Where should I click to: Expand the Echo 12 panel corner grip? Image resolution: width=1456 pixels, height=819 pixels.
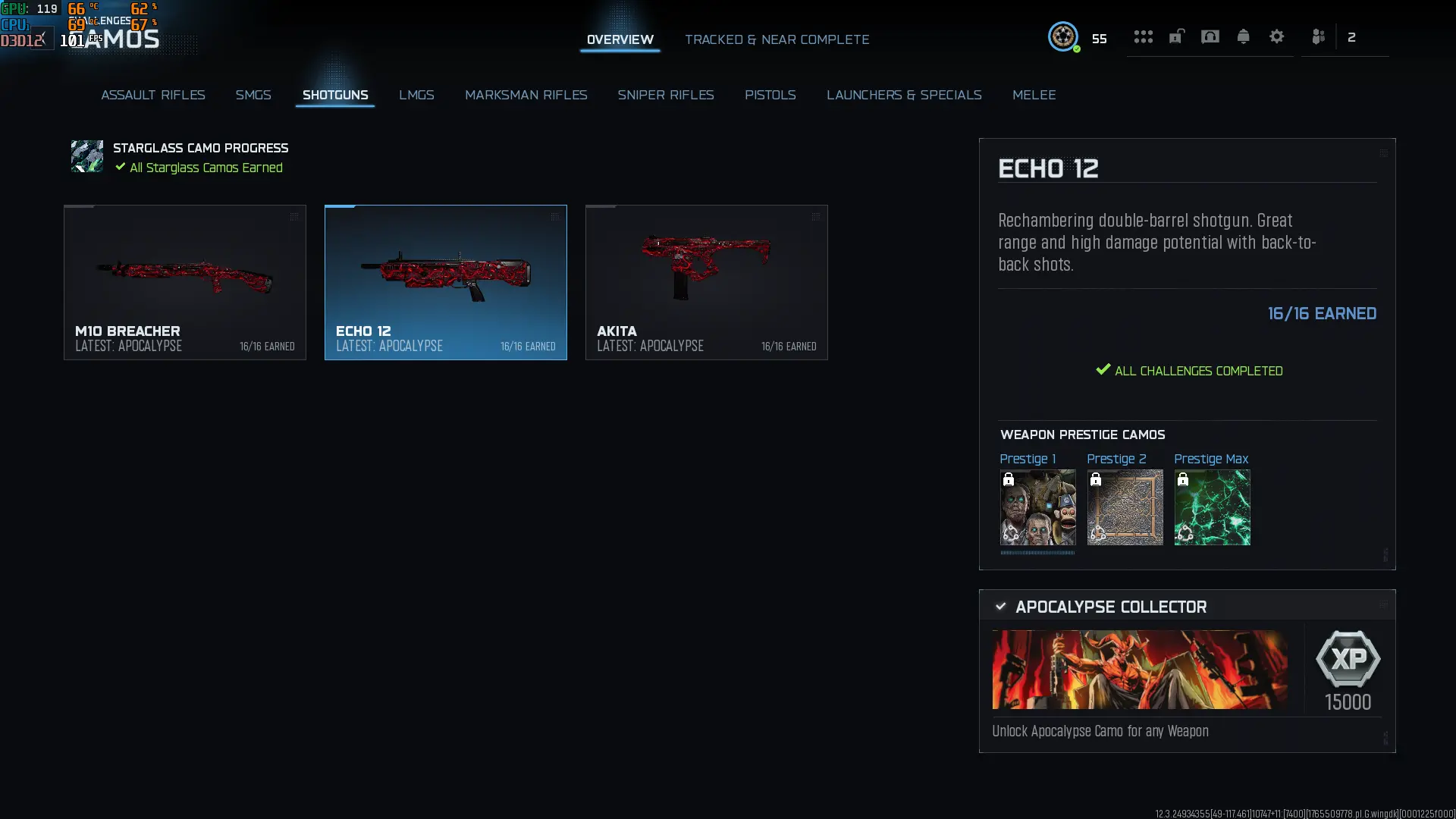pyautogui.click(x=1384, y=152)
